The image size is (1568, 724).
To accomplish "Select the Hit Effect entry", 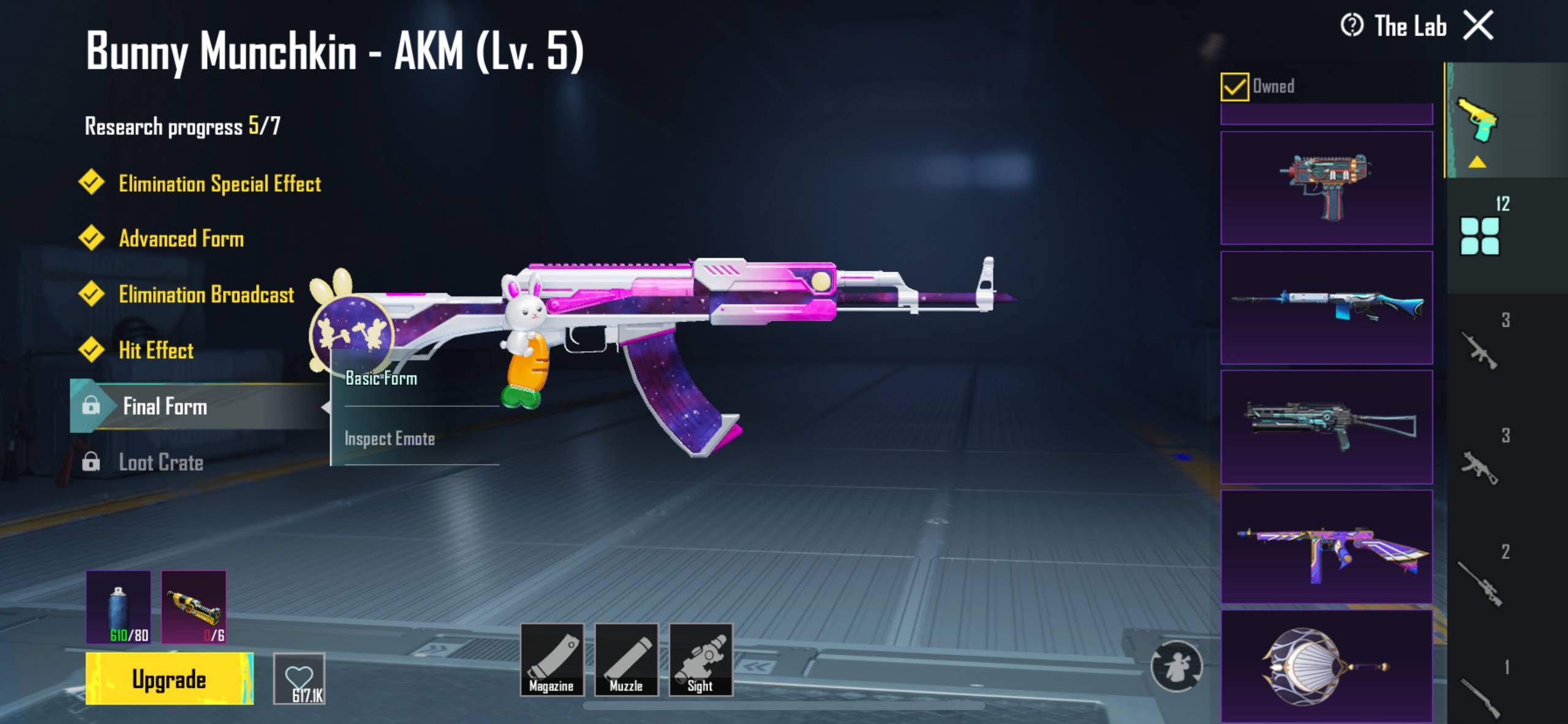I will point(156,350).
